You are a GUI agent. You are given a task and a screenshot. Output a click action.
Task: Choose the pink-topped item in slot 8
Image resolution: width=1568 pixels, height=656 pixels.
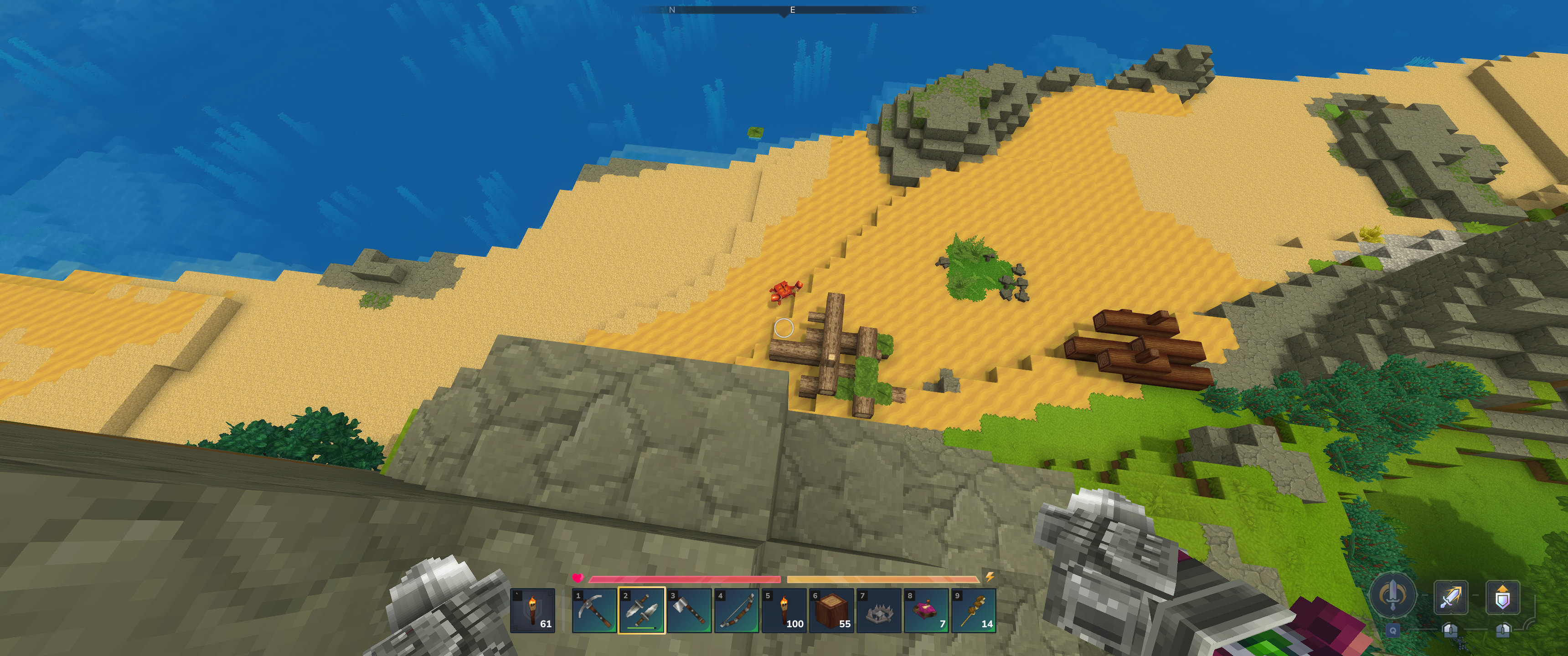point(926,610)
